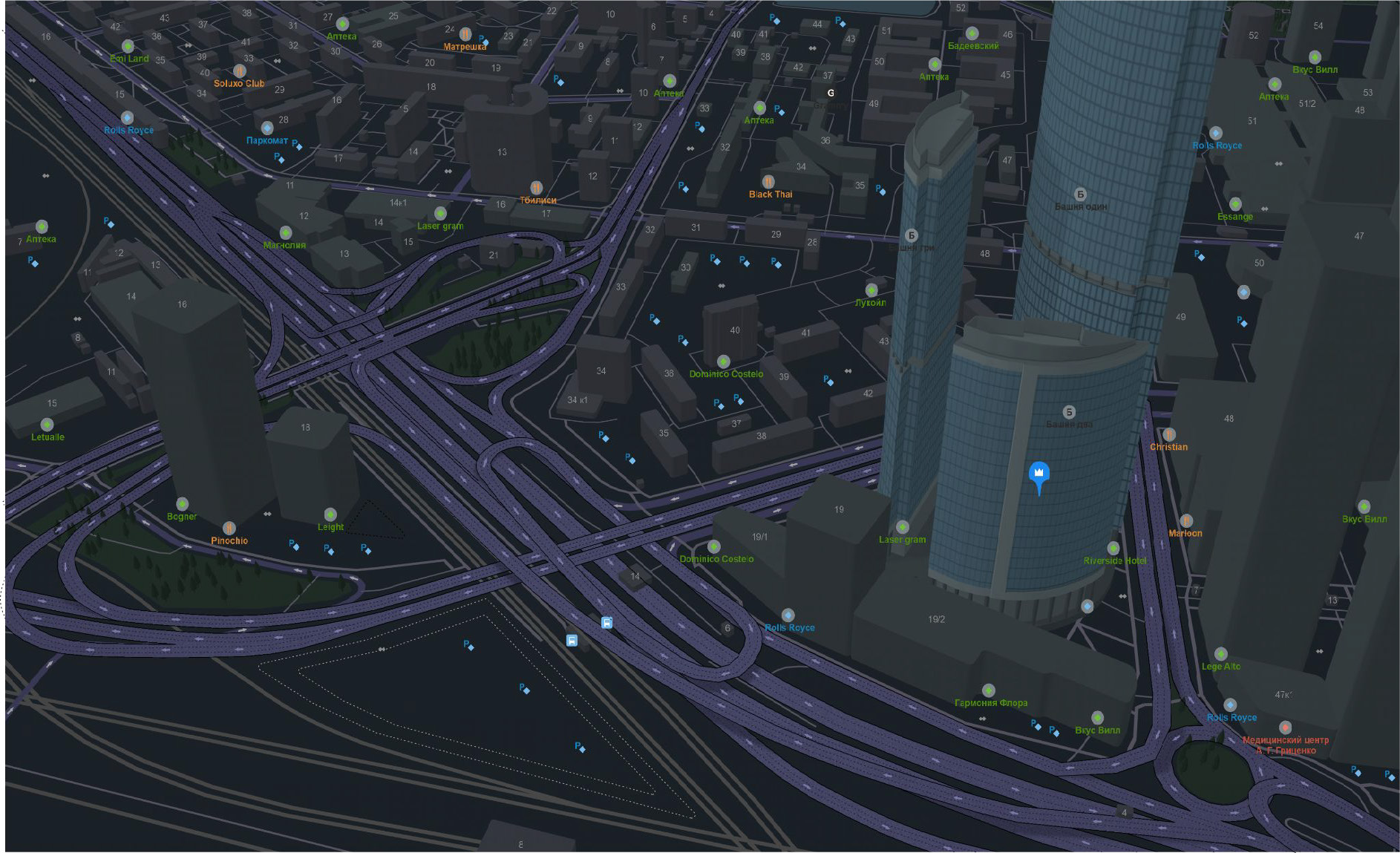The width and height of the screenshot is (1400, 853).
Task: Select the Marloon restaurant marker
Action: pos(1186,520)
